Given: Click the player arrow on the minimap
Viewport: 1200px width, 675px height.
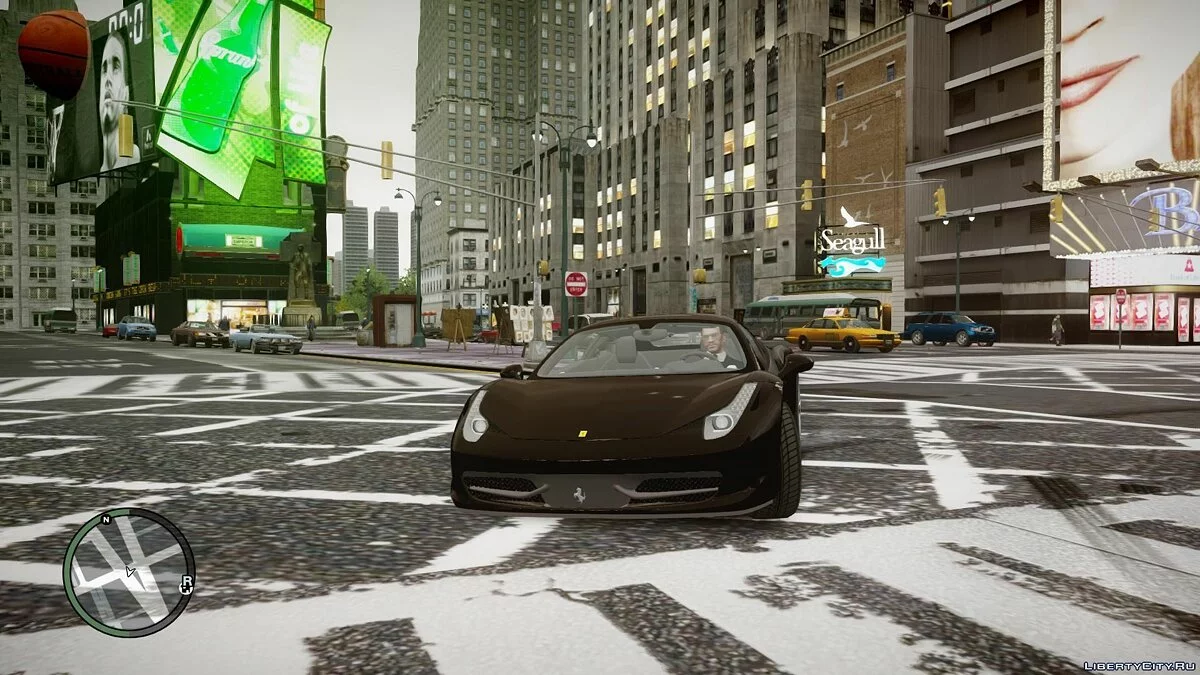Looking at the screenshot, I should 129,572.
